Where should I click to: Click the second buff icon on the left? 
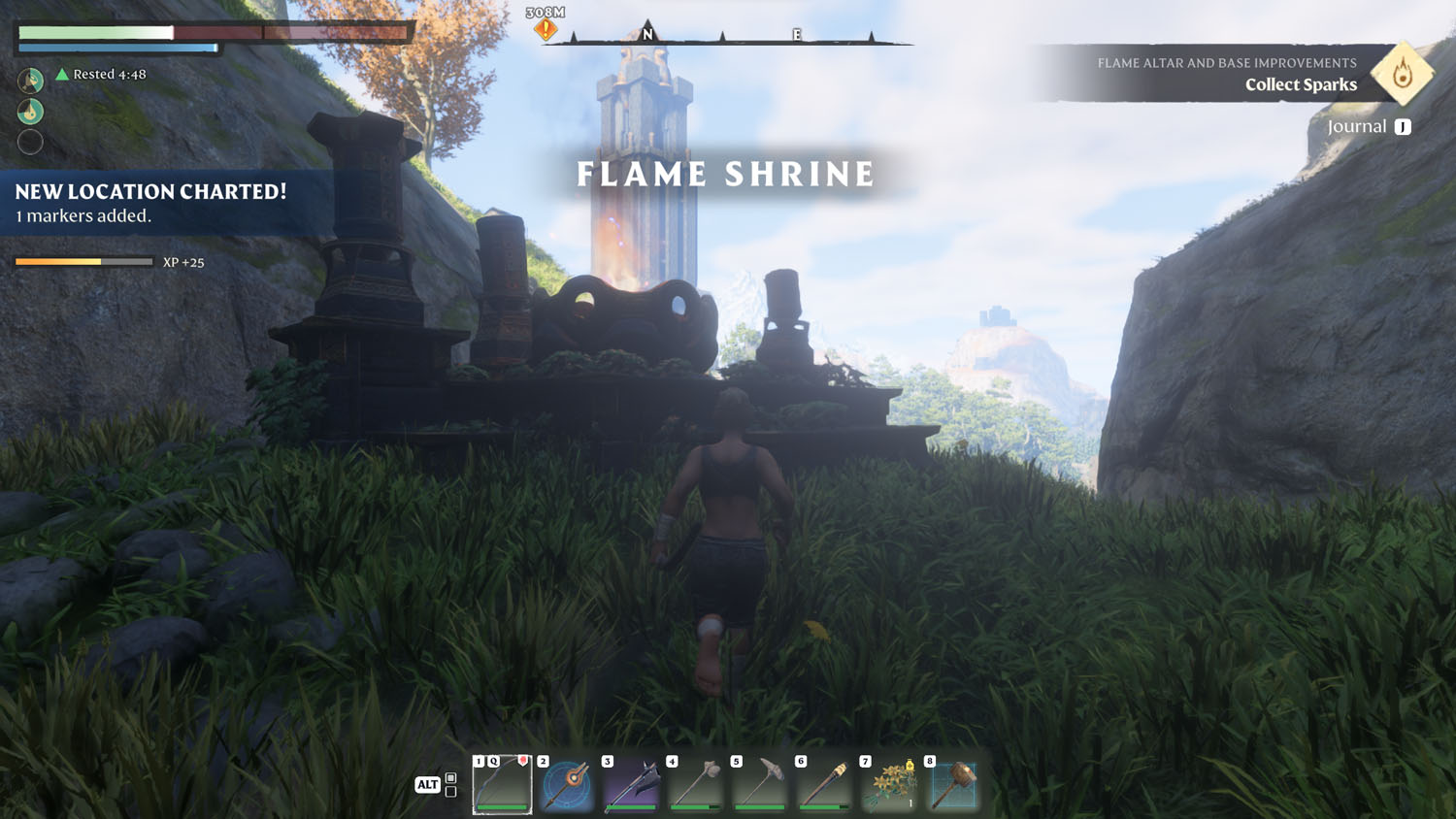[30, 111]
